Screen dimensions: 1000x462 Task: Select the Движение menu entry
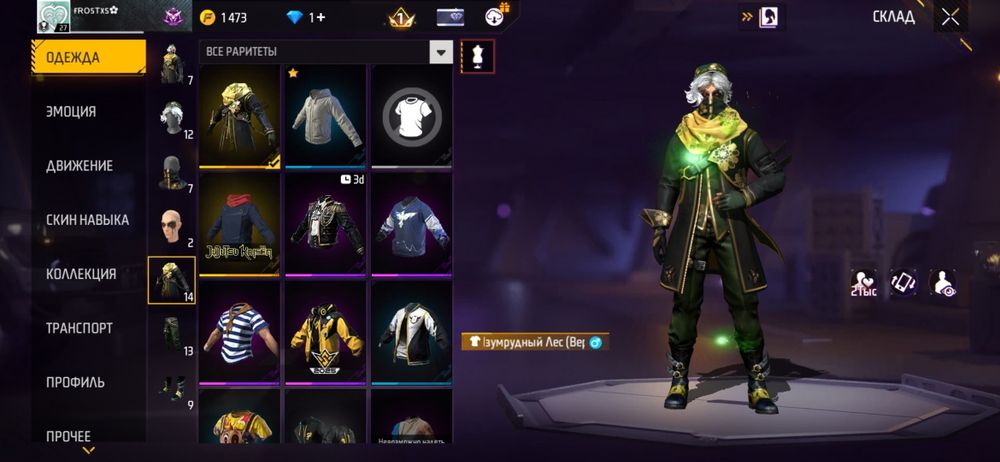pyautogui.click(x=79, y=166)
